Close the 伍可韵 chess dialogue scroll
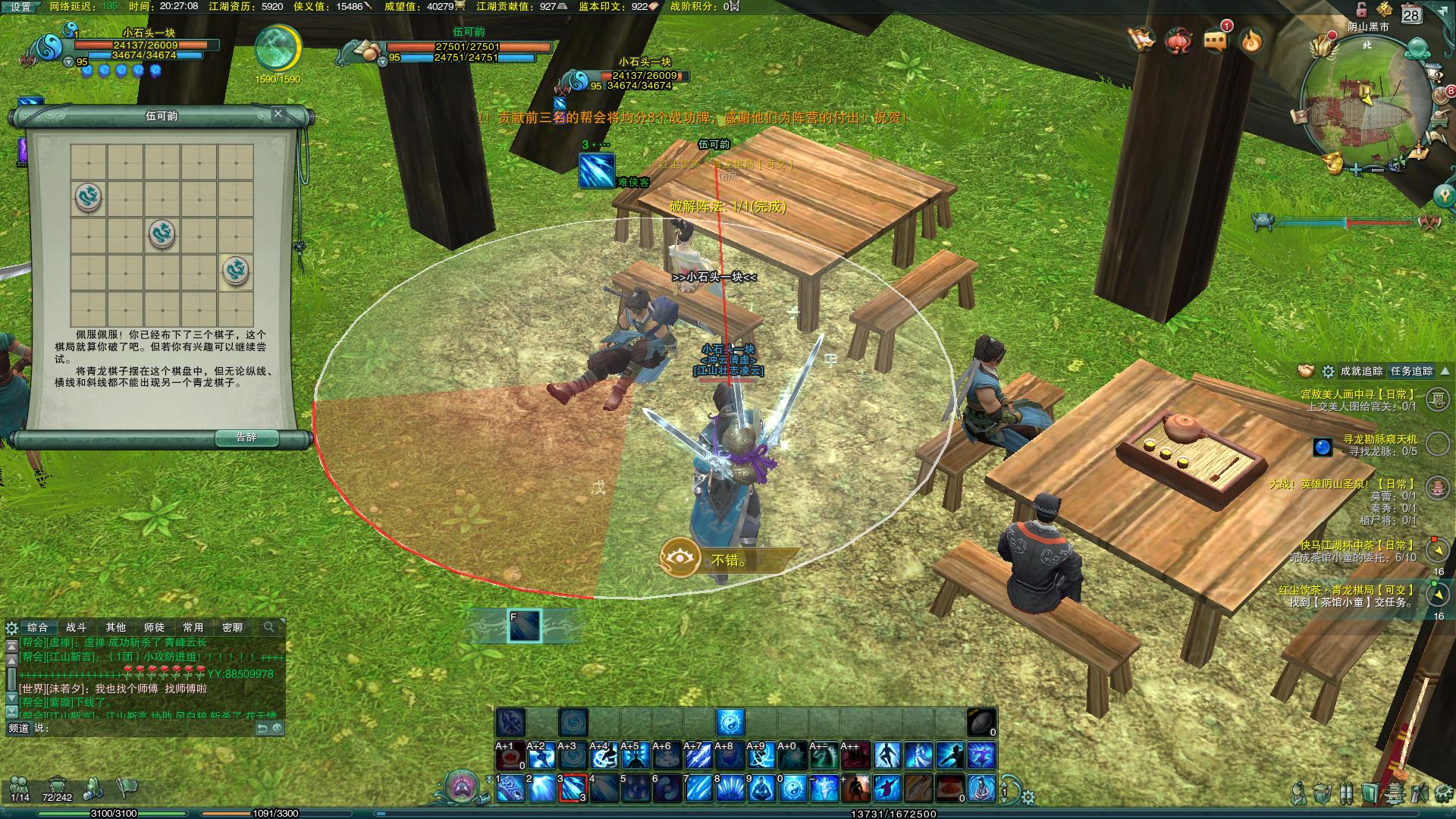 click(x=278, y=114)
